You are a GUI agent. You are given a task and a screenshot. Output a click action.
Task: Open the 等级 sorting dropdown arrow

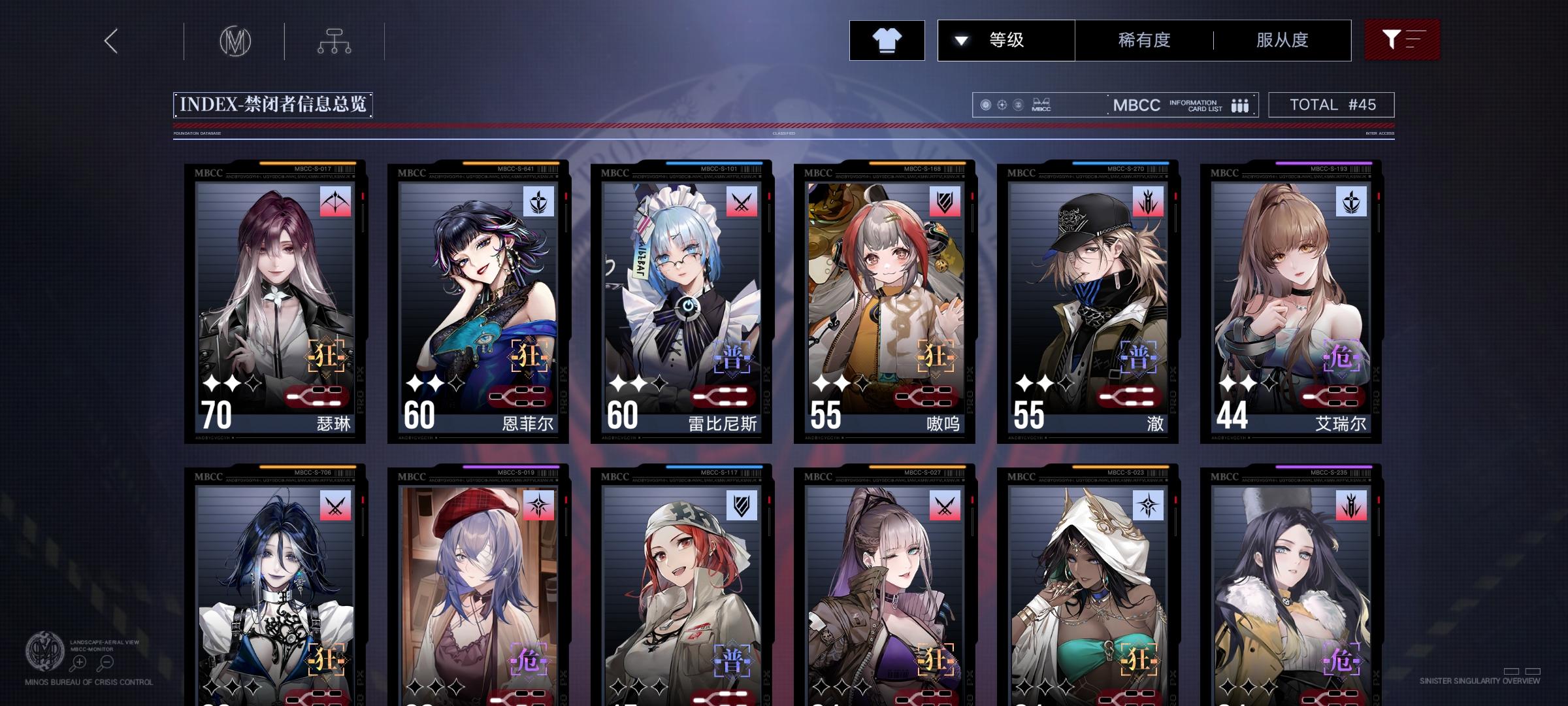tap(960, 40)
